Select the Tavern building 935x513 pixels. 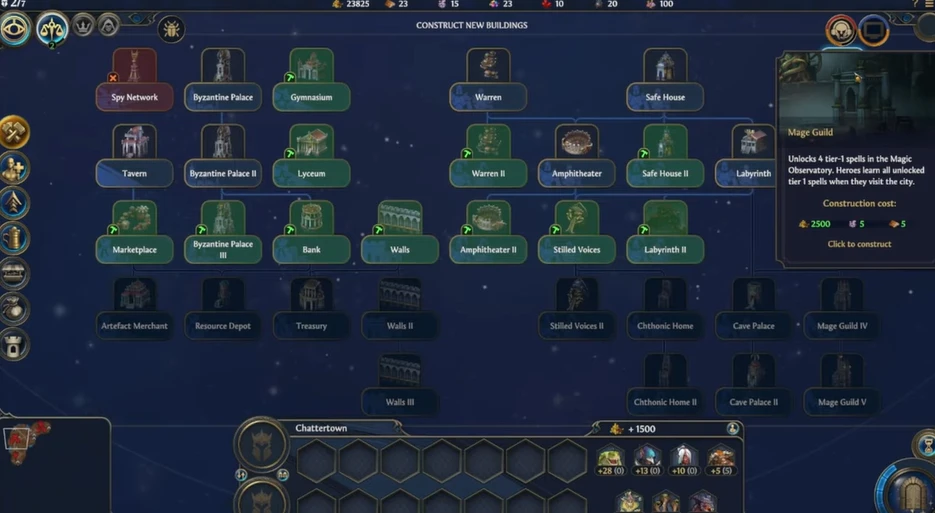point(134,158)
